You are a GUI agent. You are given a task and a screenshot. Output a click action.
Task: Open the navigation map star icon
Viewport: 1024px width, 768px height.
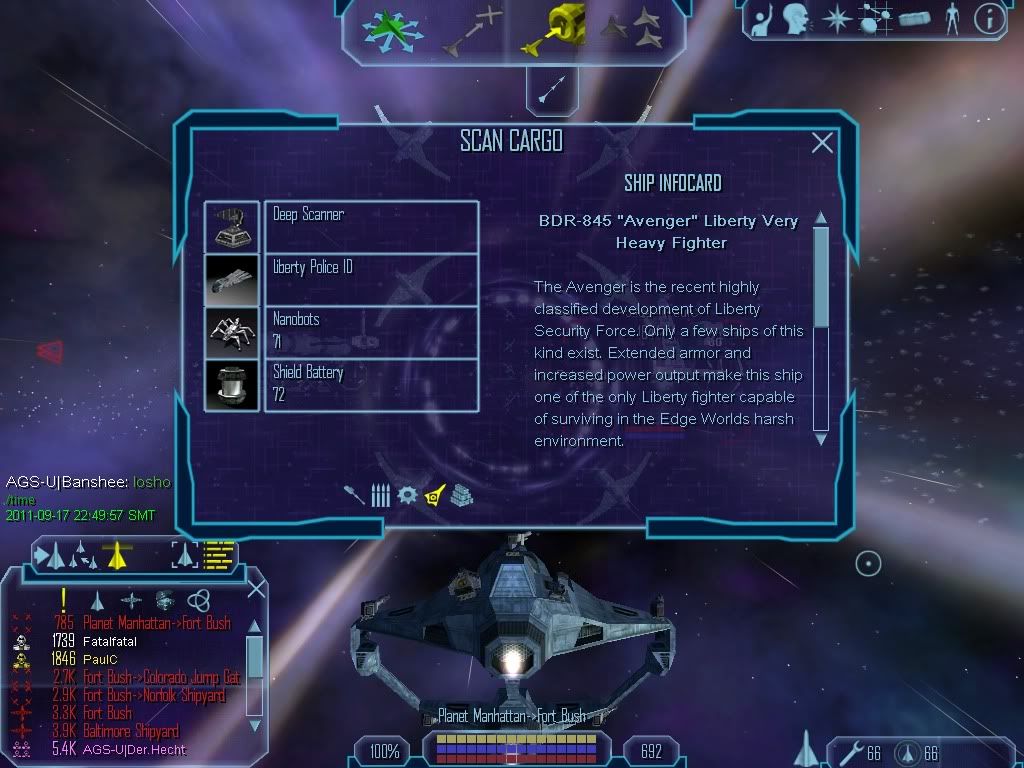[x=836, y=18]
